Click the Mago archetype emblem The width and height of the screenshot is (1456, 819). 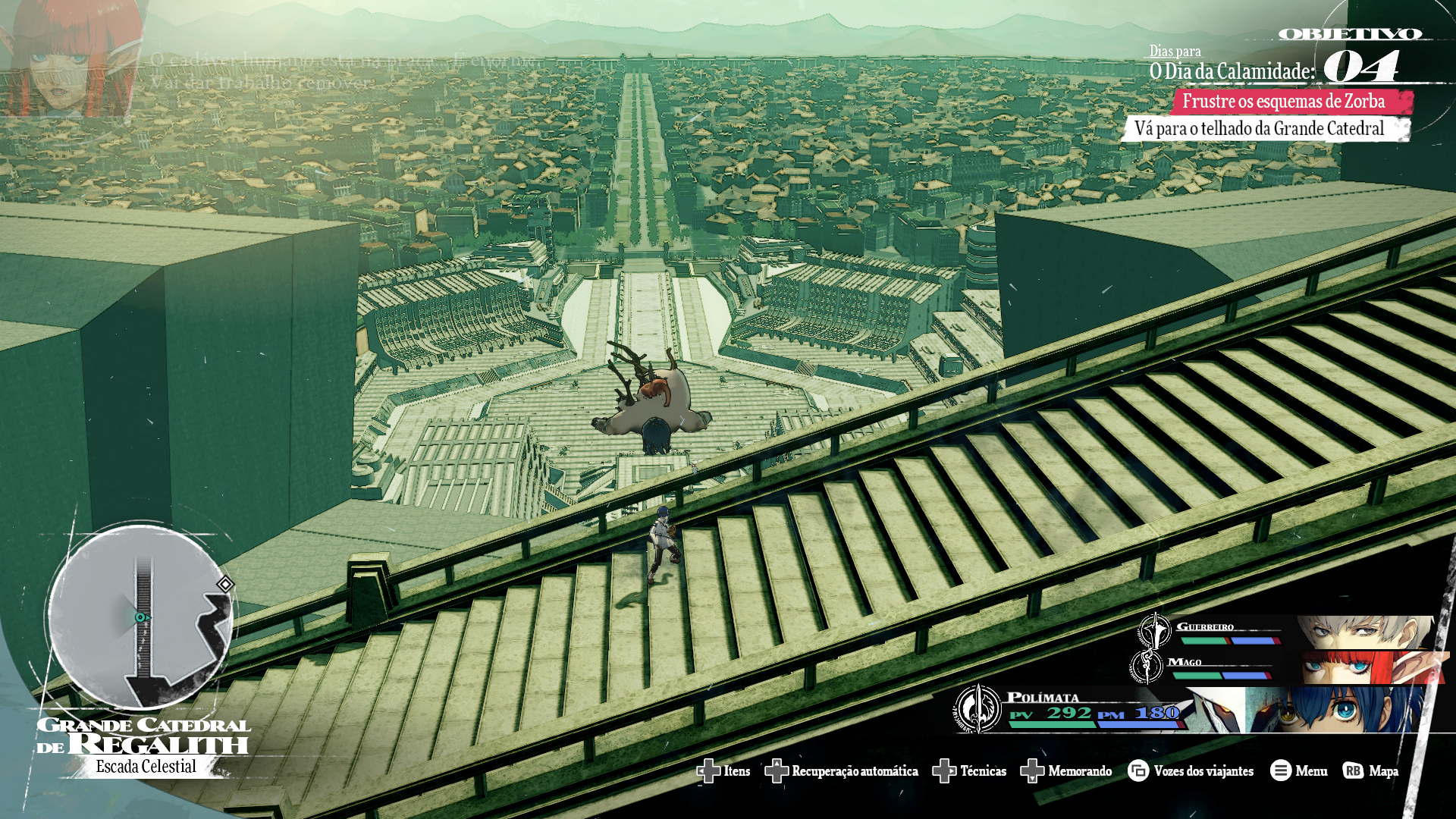click(x=1146, y=667)
